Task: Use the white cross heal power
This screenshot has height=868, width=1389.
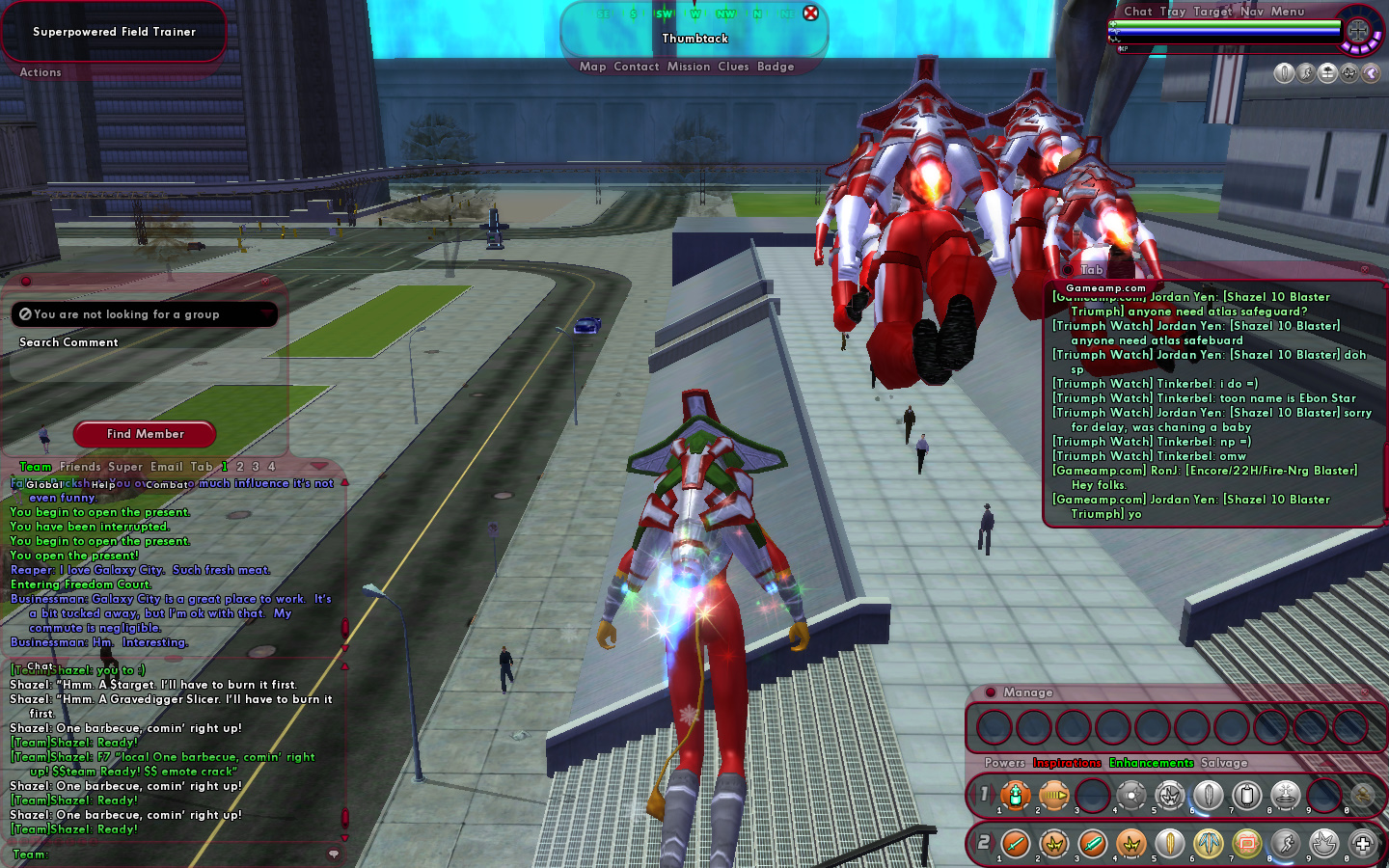Action: tap(1362, 844)
